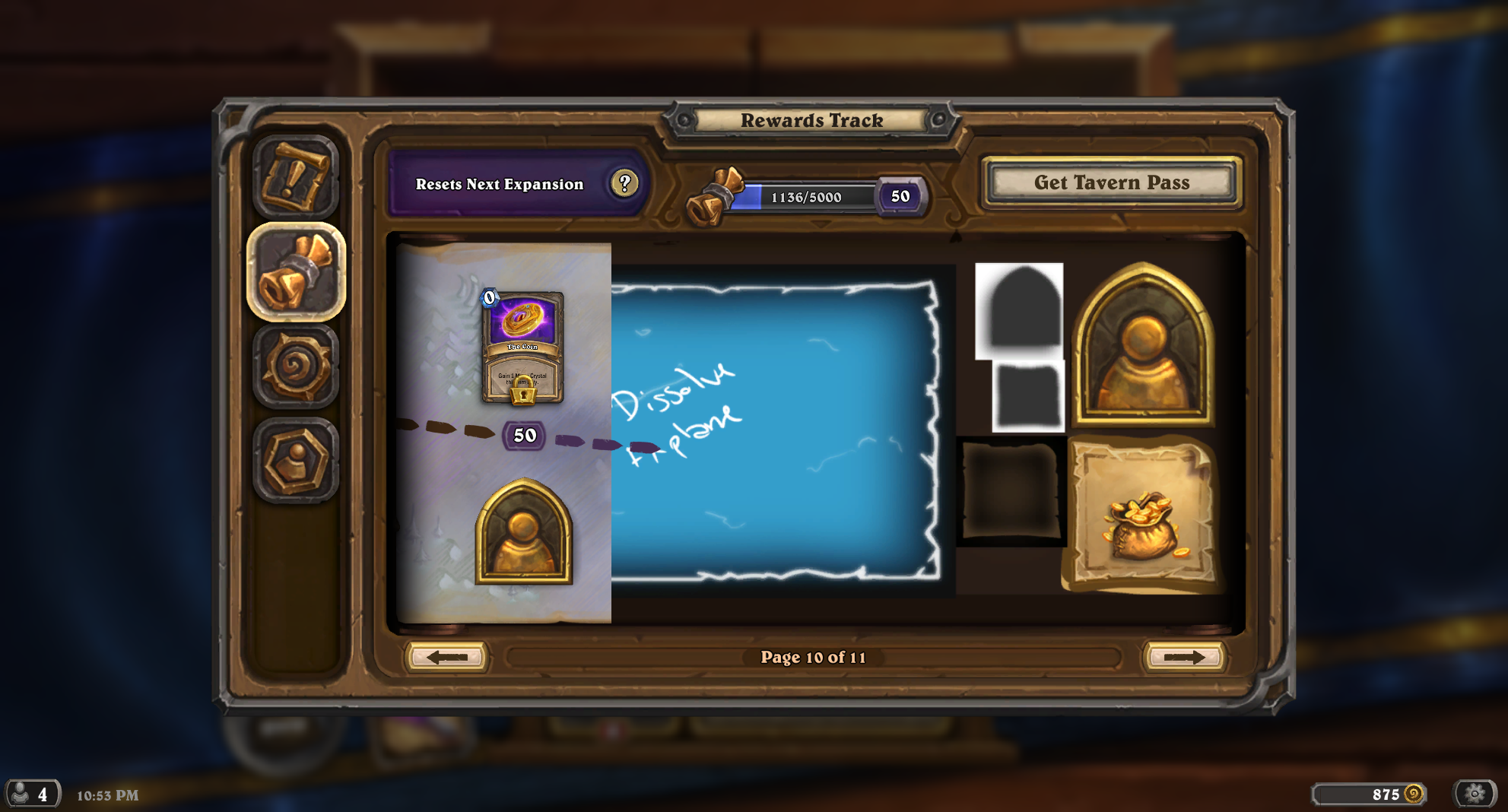This screenshot has height=812, width=1508.
Task: Click the Page 10 of 11 label
Action: pos(814,658)
